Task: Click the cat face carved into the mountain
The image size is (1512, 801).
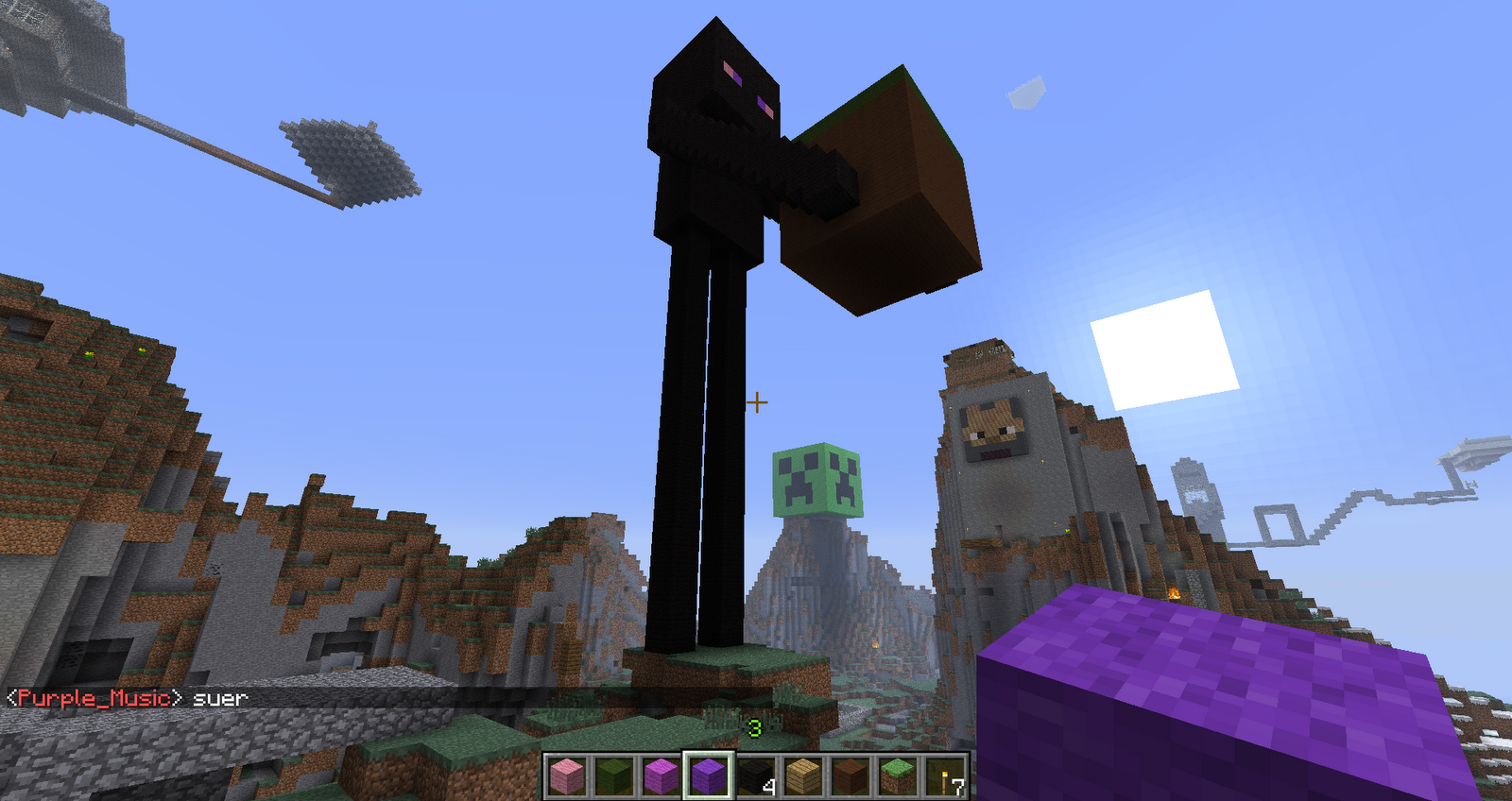Action: pyautogui.click(x=992, y=425)
